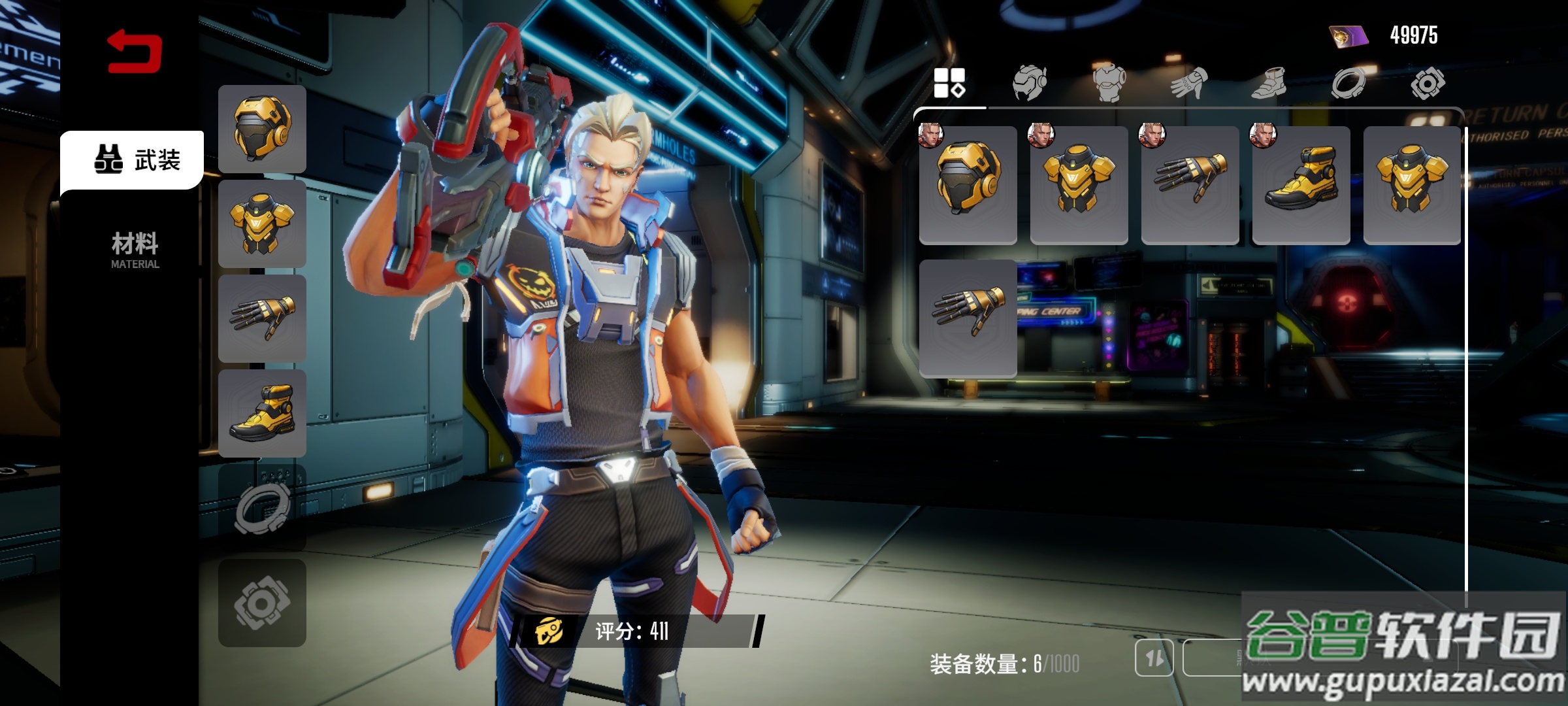Switch to the 武装 armament tab
The image size is (1568, 706).
tap(132, 160)
